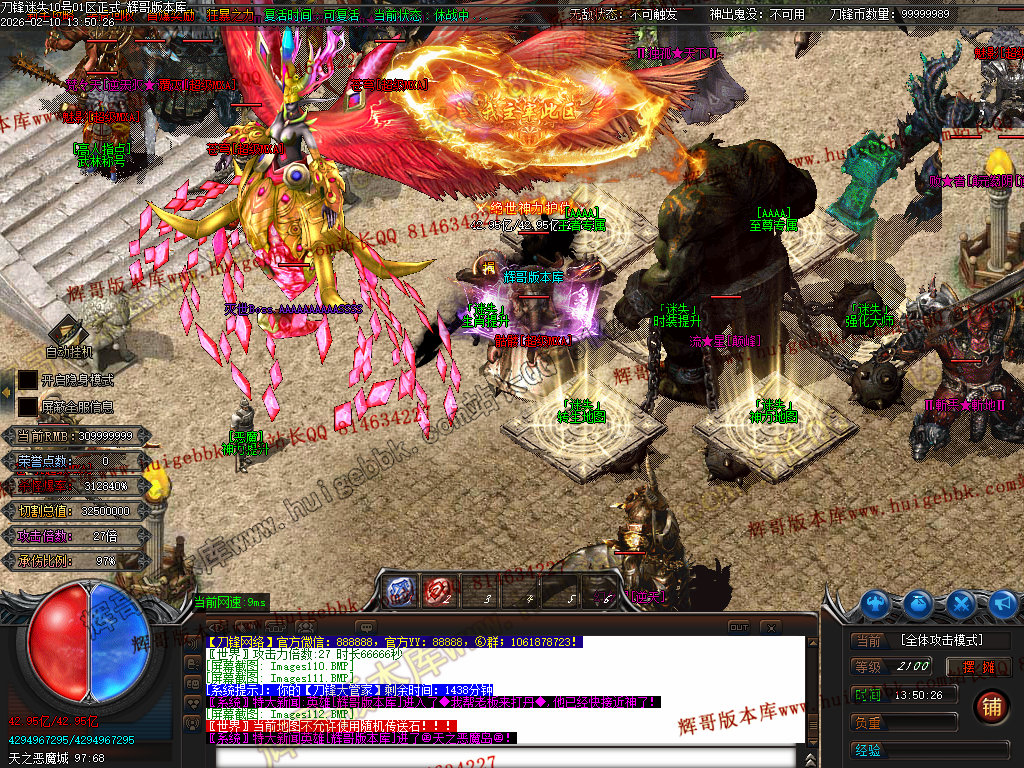Select the heart channel icon beside chat

coord(193,702)
